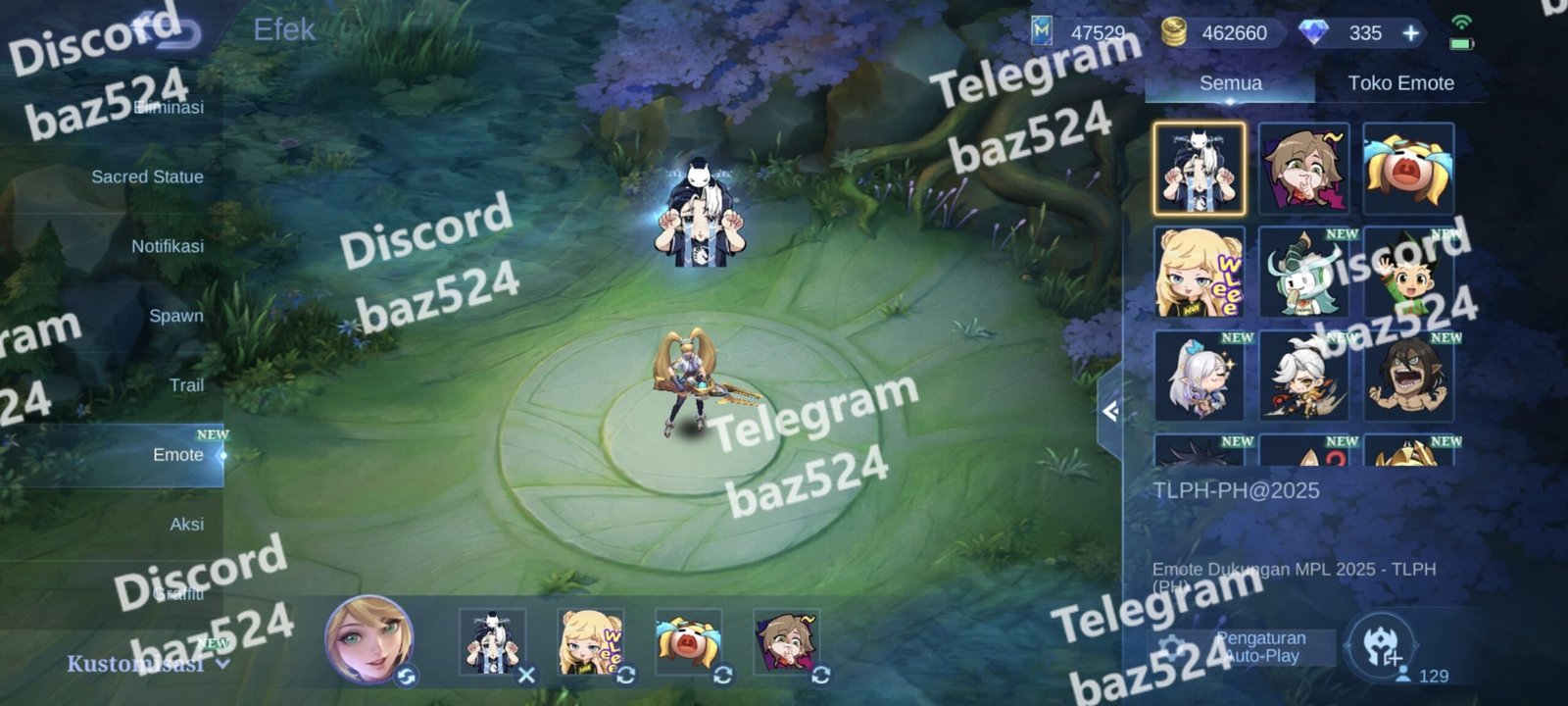Switch to the Trail category
The height and width of the screenshot is (706, 1568).
click(x=185, y=385)
